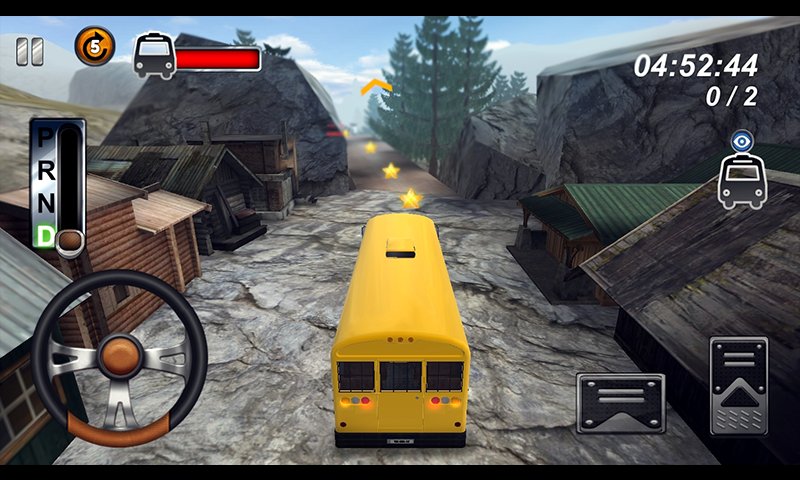
Task: Click the gear shift lever
Action: tap(69, 239)
